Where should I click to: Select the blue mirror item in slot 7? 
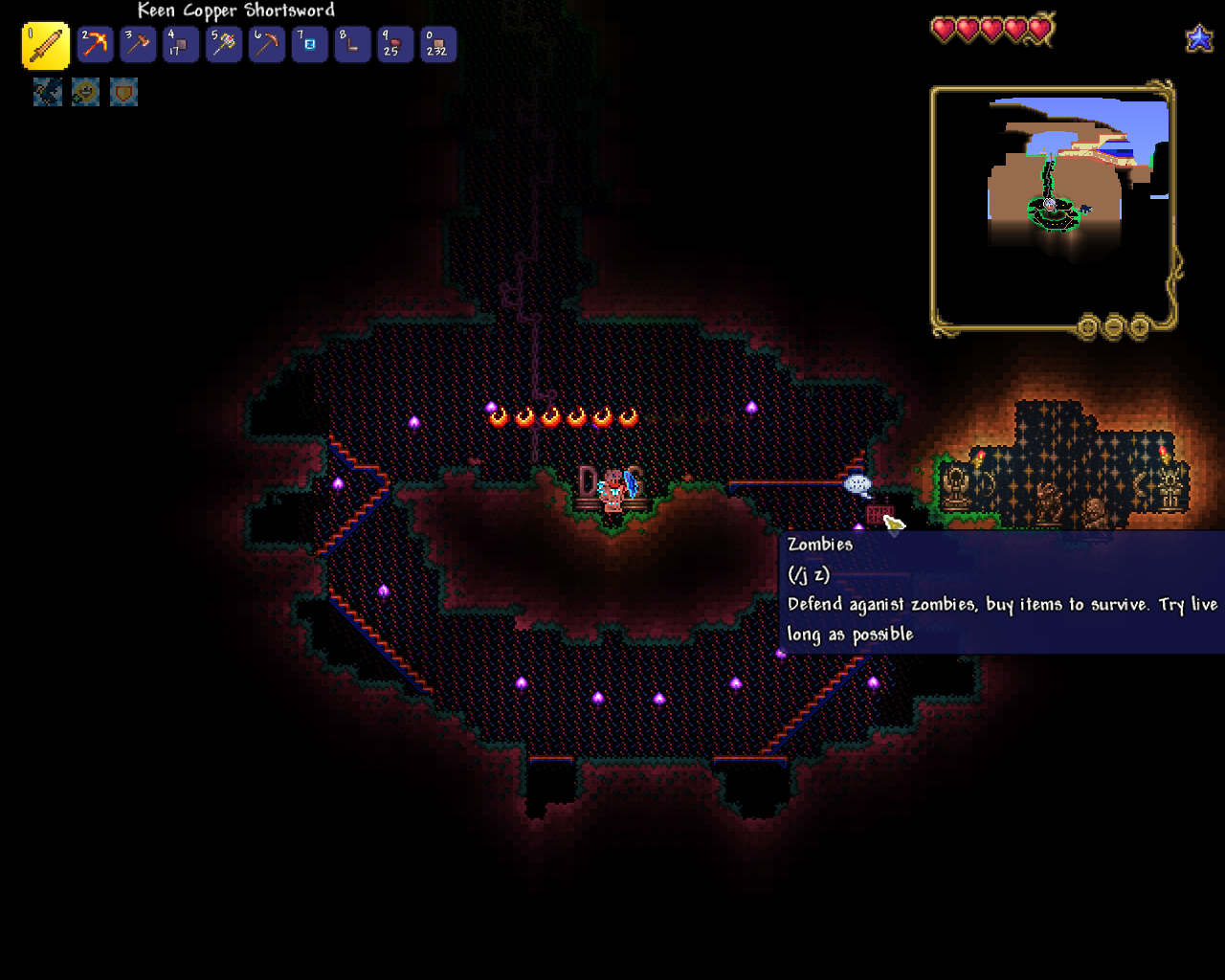click(x=310, y=45)
